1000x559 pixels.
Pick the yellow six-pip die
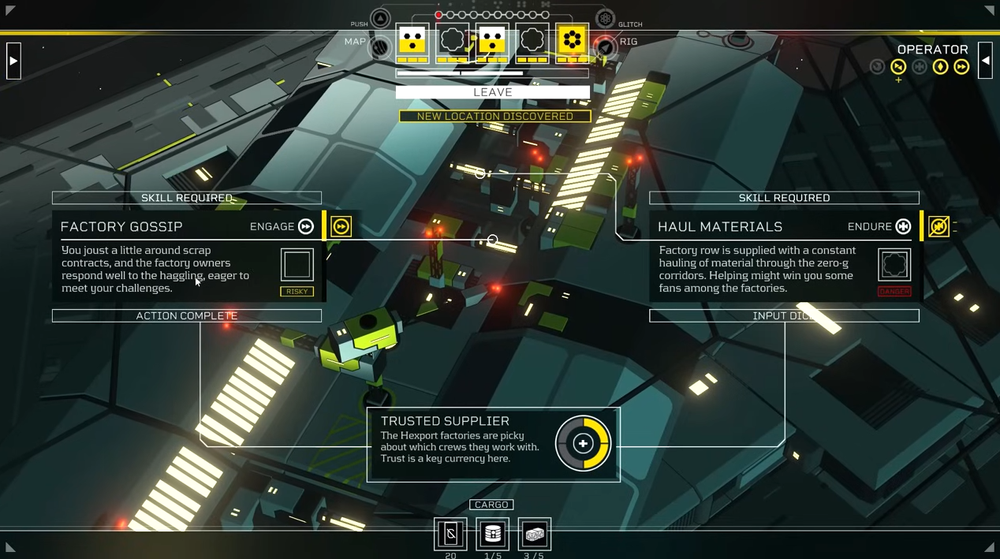(572, 40)
